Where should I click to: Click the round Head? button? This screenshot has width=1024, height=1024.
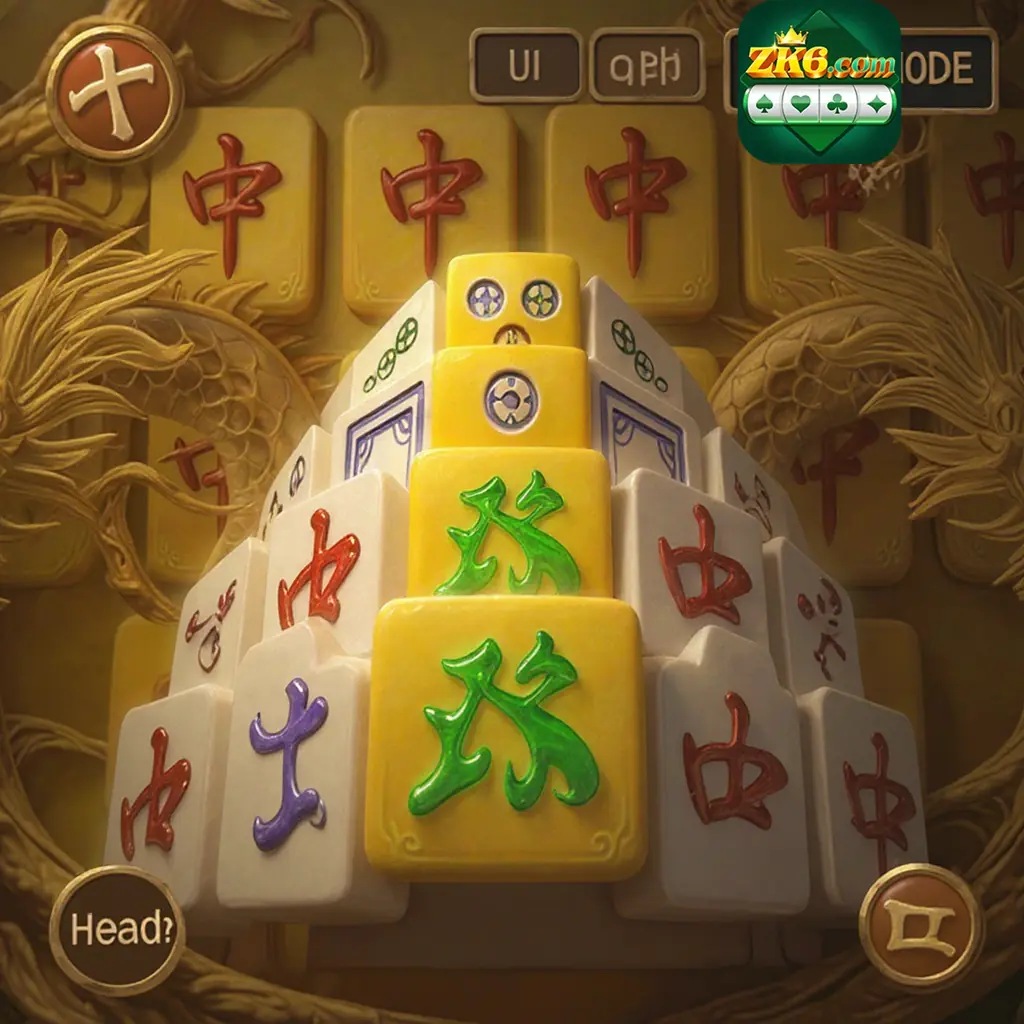[117, 929]
